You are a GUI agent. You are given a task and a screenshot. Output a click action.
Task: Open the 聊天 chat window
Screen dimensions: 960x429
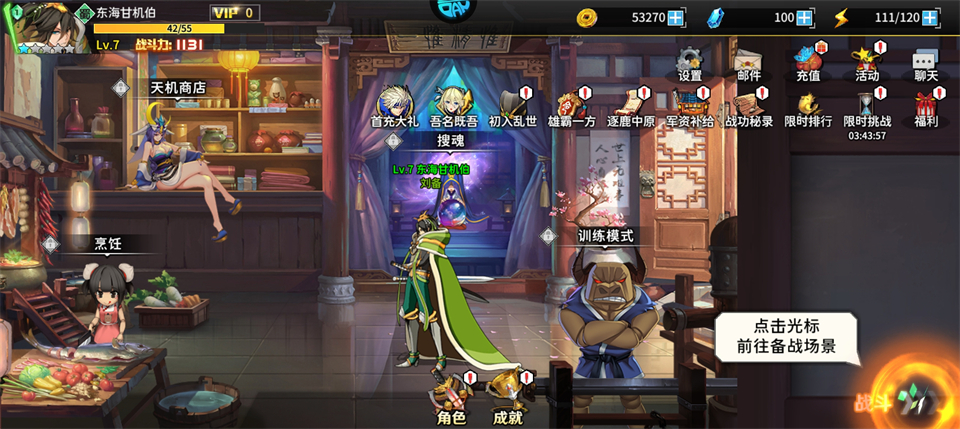click(925, 62)
